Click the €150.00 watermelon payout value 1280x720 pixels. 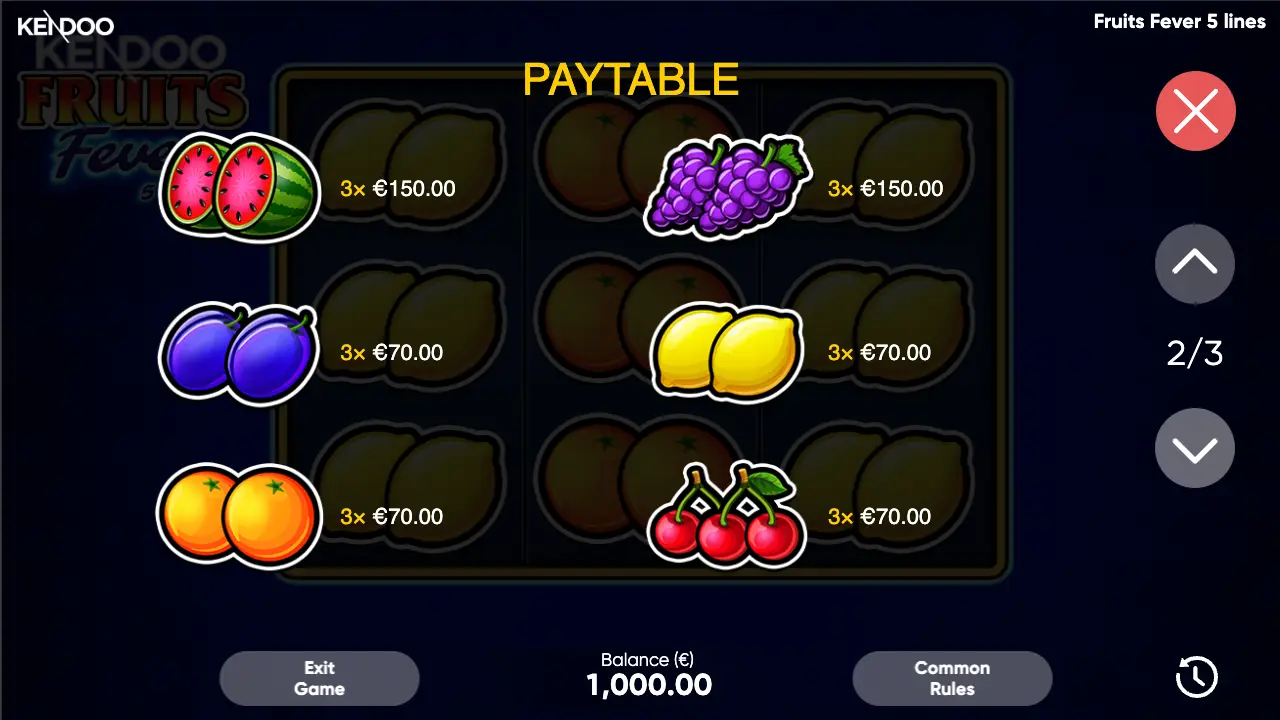coord(413,188)
